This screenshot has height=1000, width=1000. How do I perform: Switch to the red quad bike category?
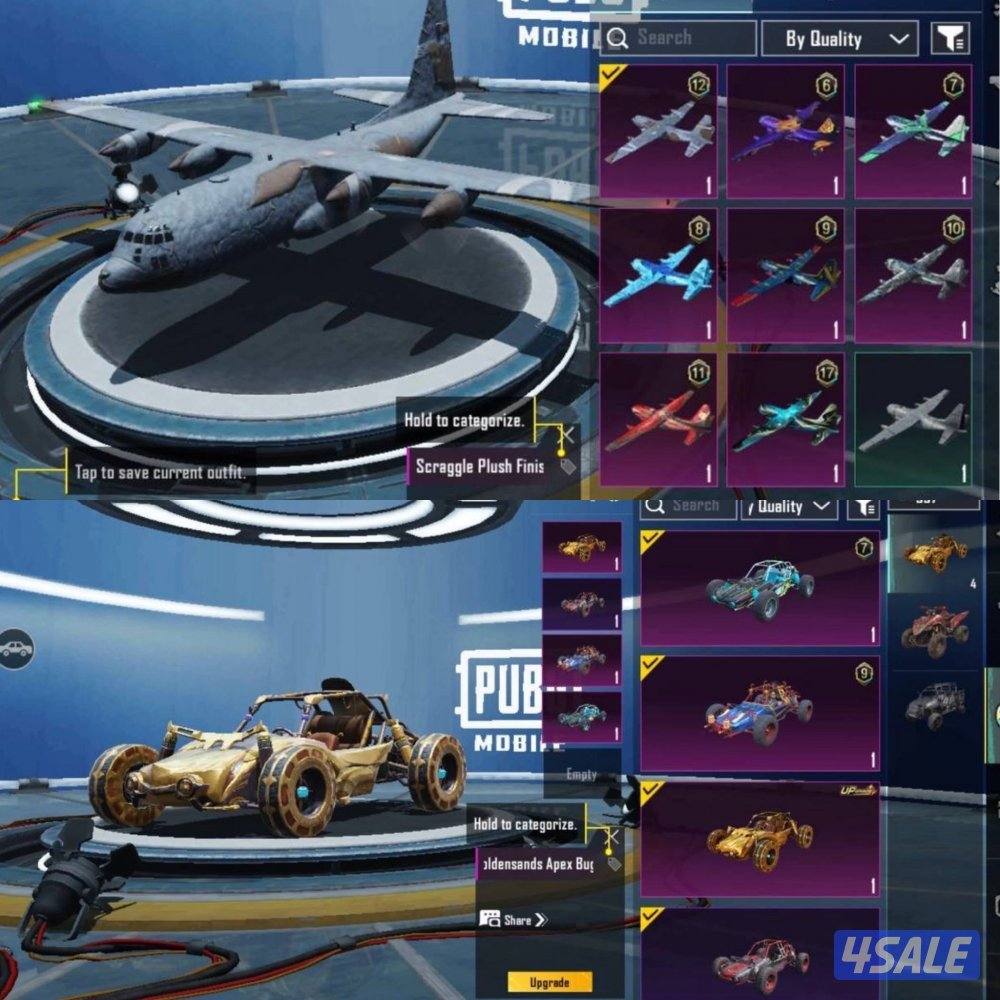935,632
